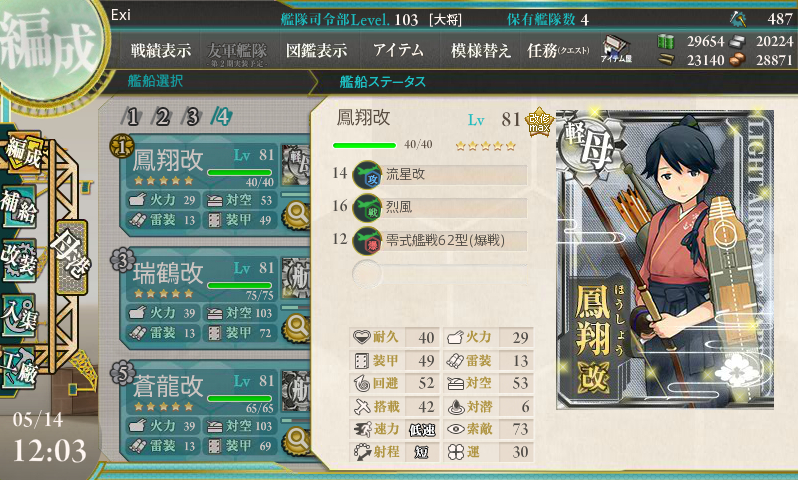Viewport: 798px width, 480px height.
Task: Open the 戦績表示 records screen
Action: [162, 50]
